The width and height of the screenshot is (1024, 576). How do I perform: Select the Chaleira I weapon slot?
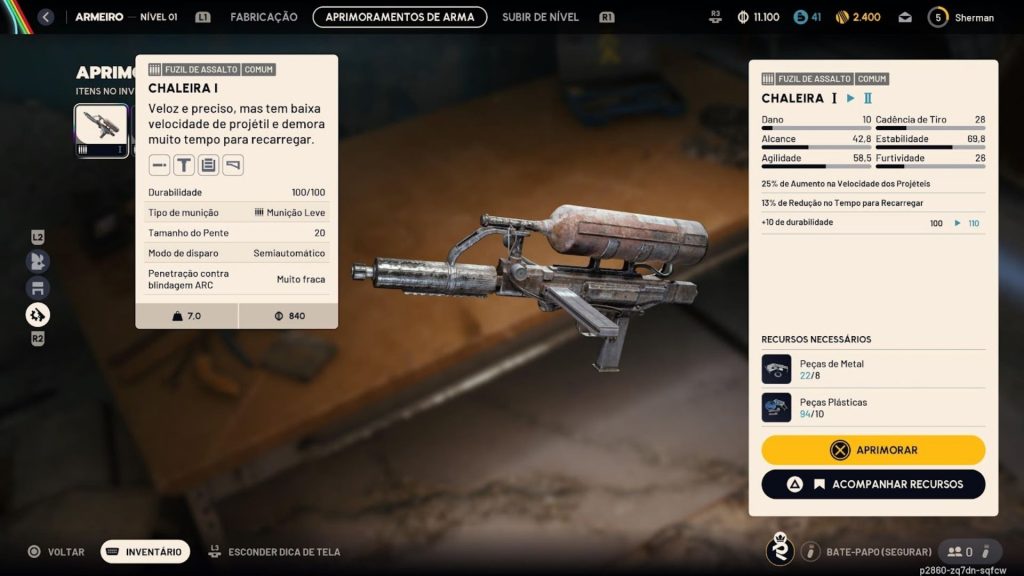[x=102, y=130]
